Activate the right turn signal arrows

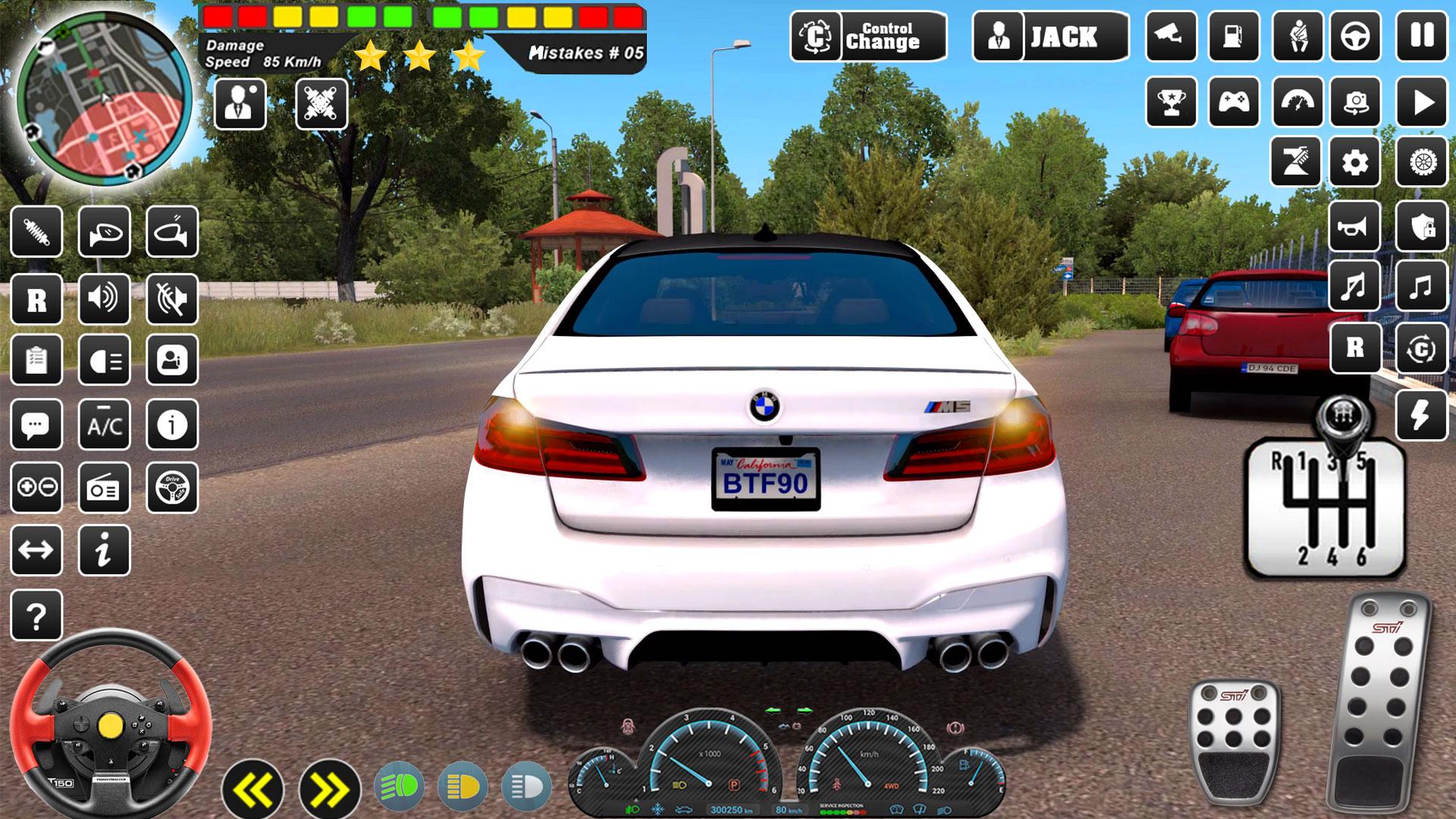[329, 789]
